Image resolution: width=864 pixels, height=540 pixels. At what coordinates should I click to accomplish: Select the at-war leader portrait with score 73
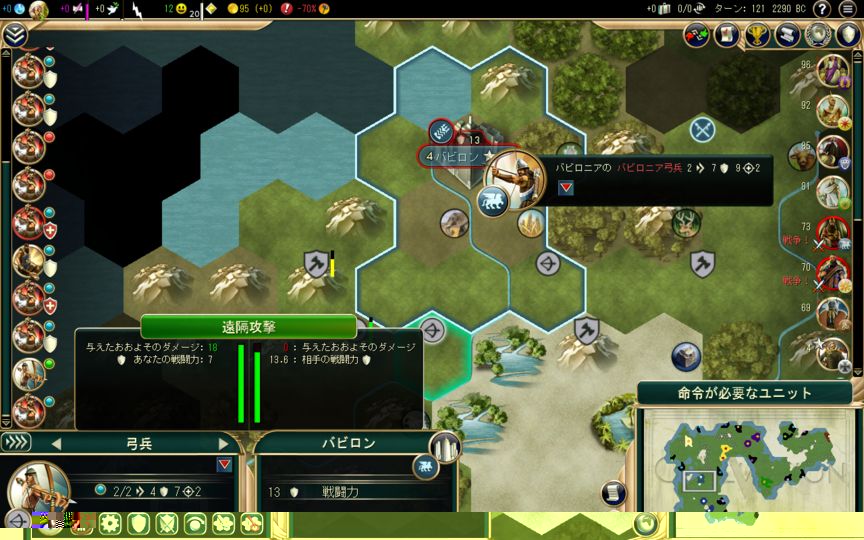832,232
